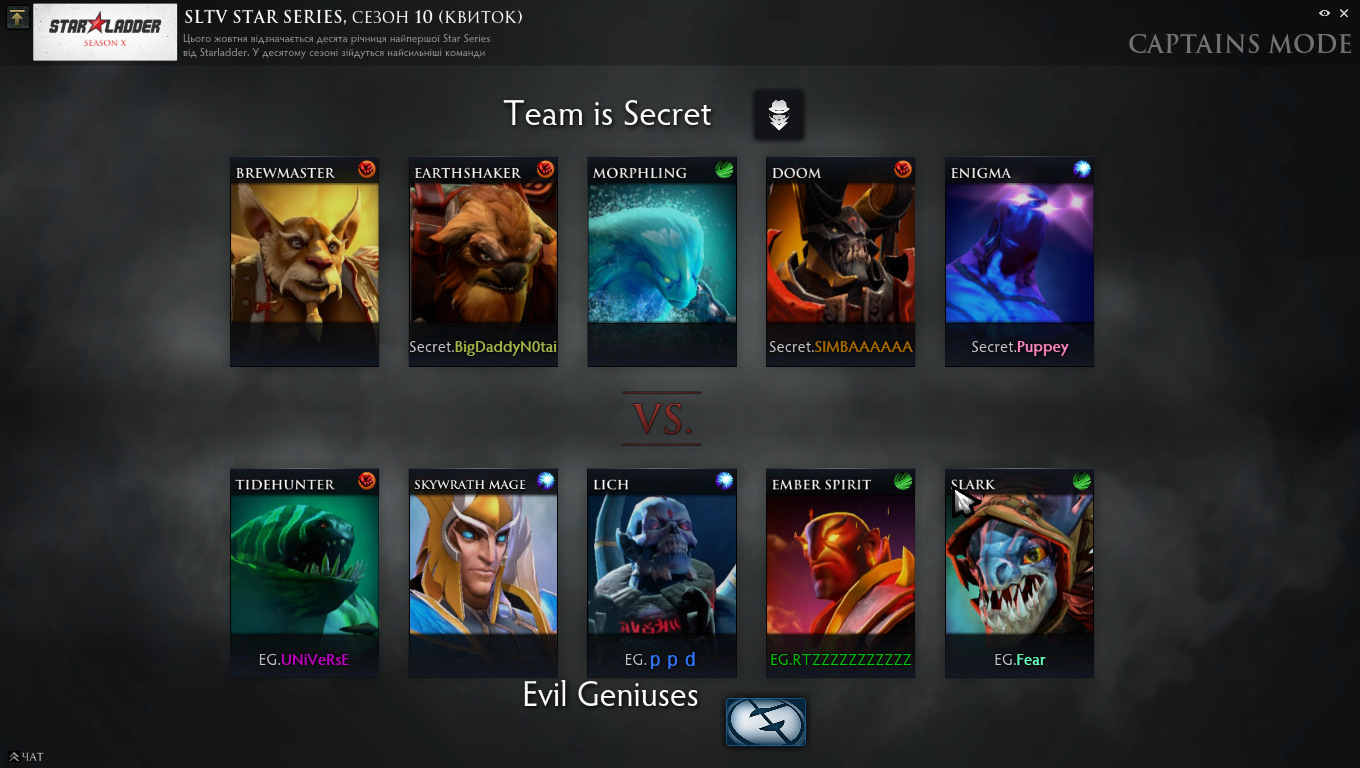Viewport: 1360px width, 768px height.
Task: Pick the Morphling hero card
Action: coord(662,261)
